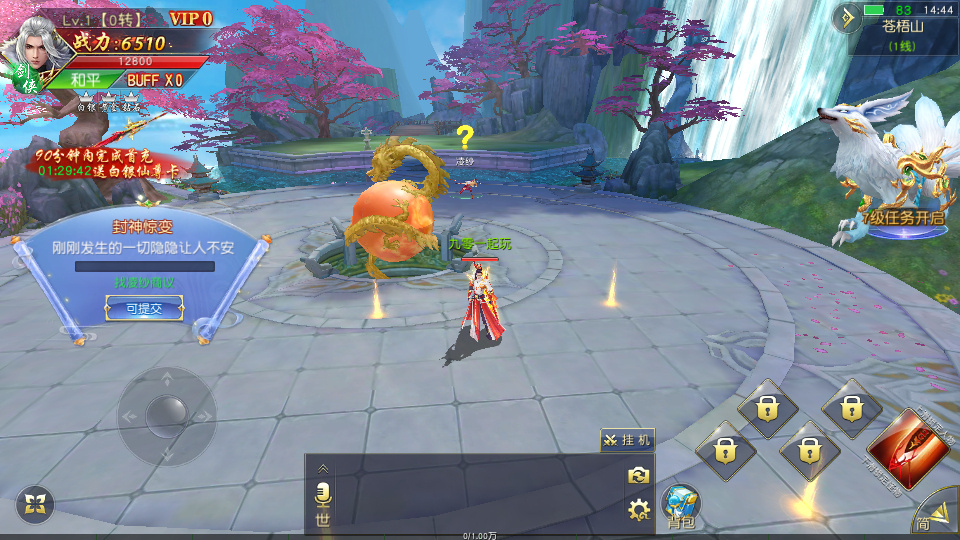Open the VIP 0 privileges
This screenshot has width=960, height=540.
click(190, 18)
